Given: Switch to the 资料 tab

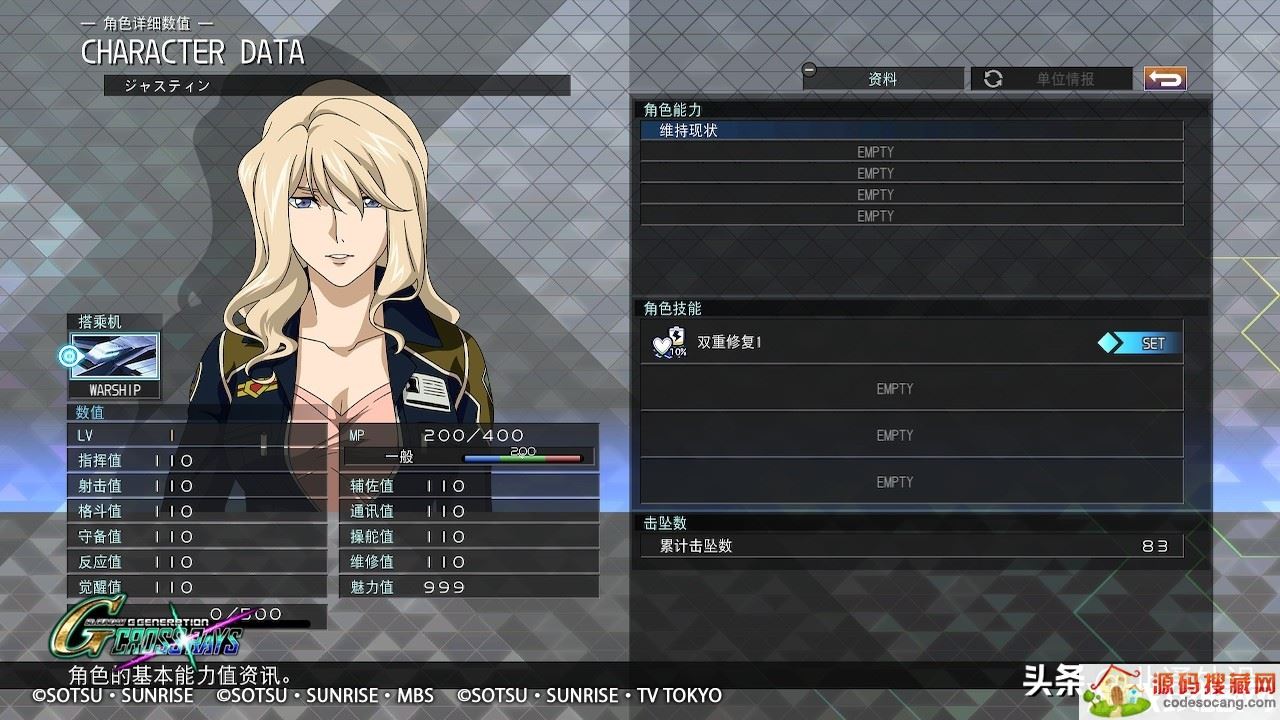Looking at the screenshot, I should pos(882,79).
